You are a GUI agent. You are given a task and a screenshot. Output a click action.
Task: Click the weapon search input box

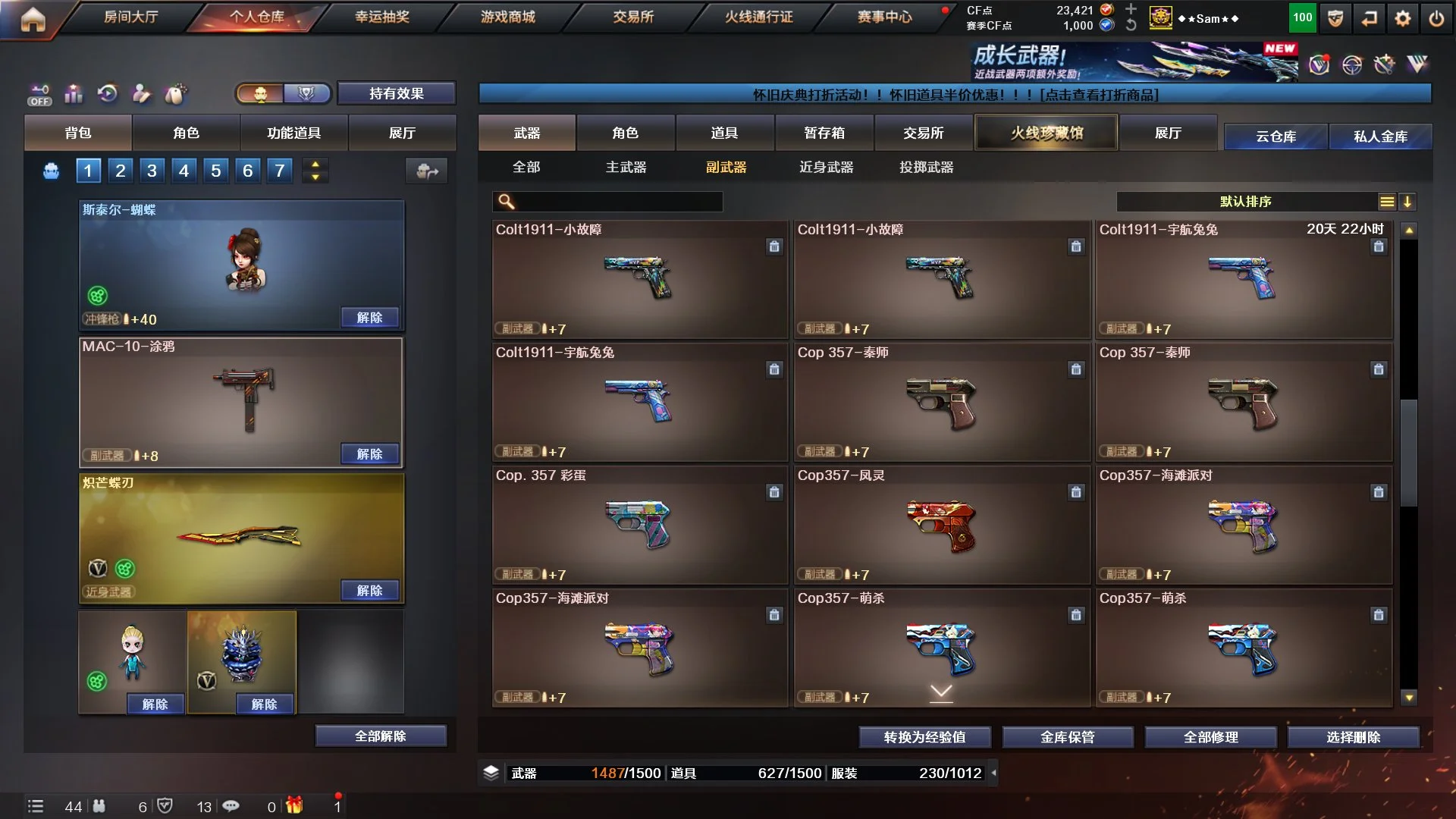(x=618, y=202)
